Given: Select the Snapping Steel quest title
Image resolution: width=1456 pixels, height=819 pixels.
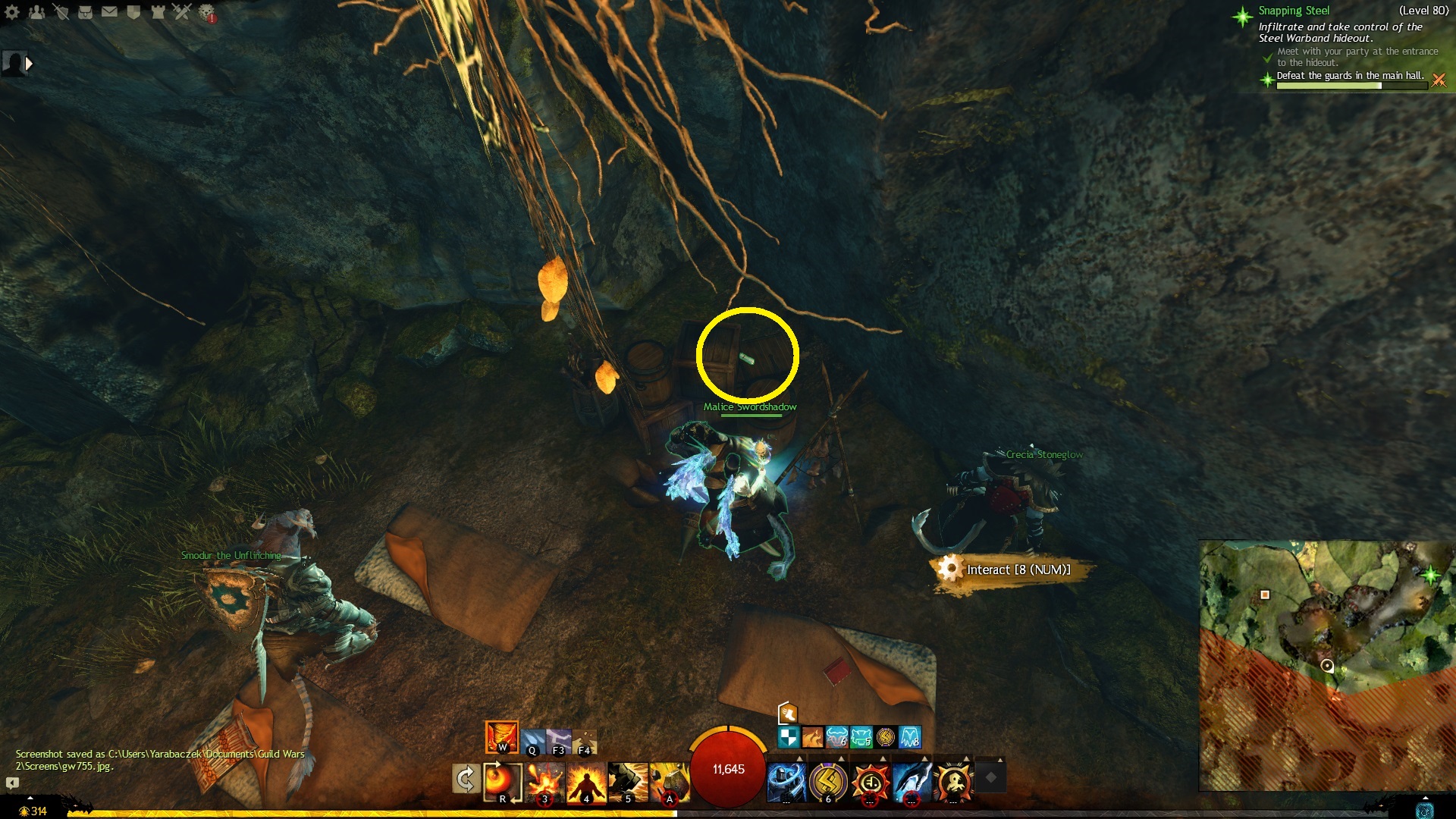Looking at the screenshot, I should pos(1294,11).
